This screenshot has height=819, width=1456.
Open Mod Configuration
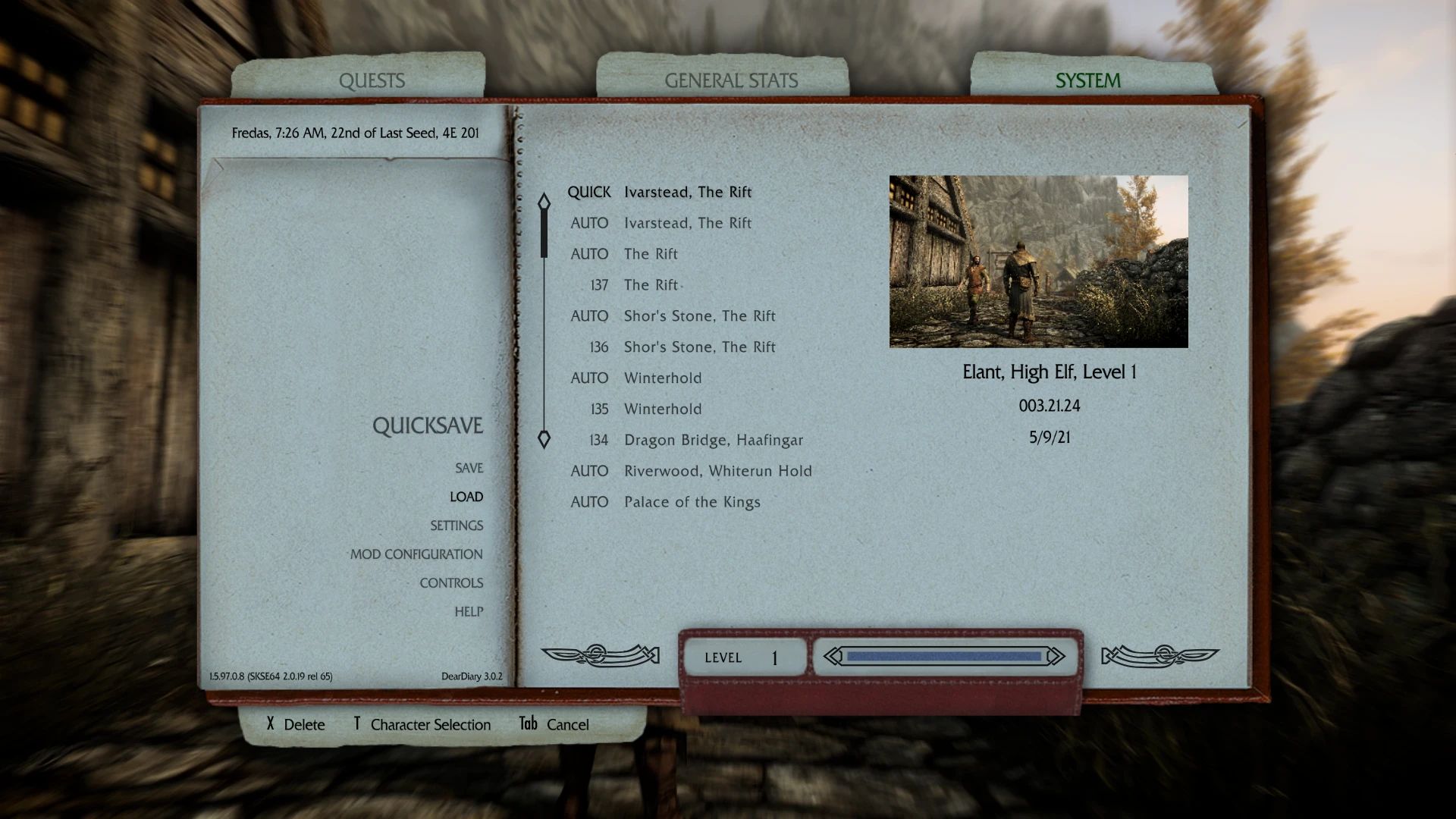(416, 554)
